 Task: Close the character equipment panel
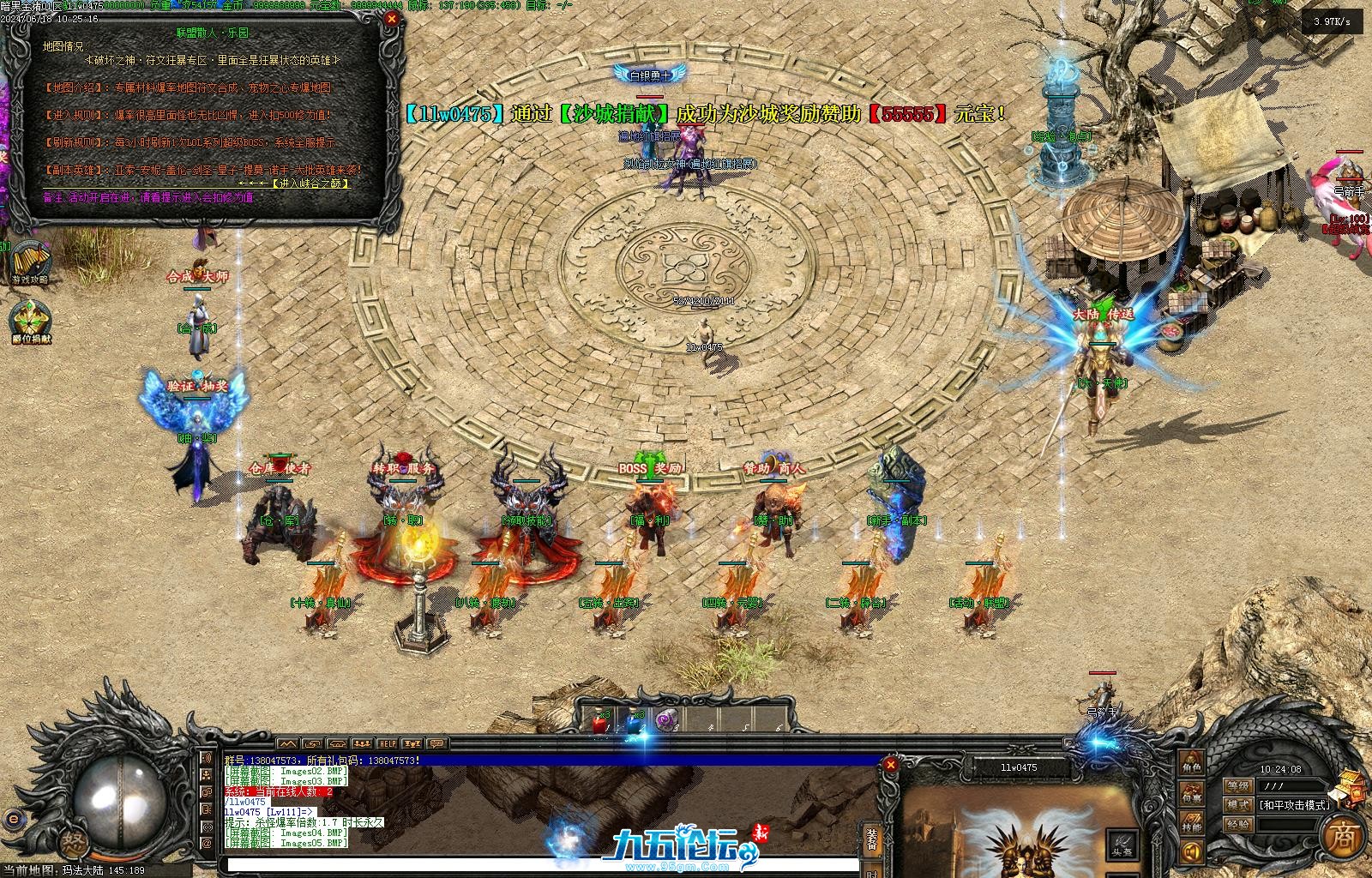point(891,764)
